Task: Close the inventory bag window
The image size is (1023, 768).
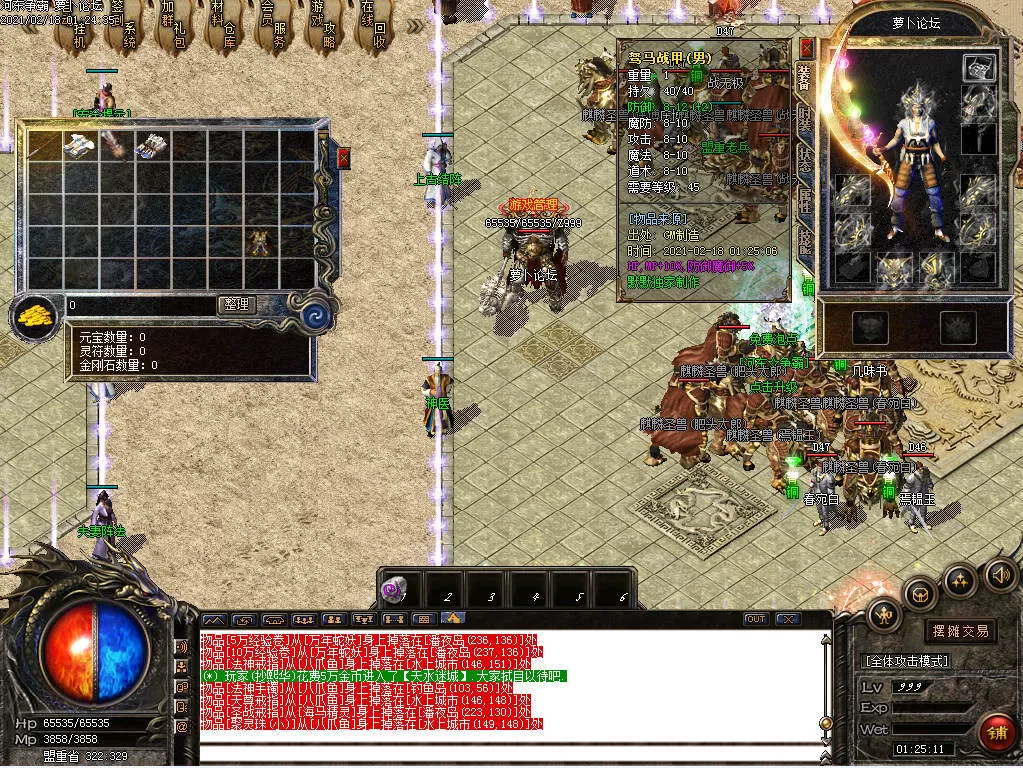Action: coord(344,158)
